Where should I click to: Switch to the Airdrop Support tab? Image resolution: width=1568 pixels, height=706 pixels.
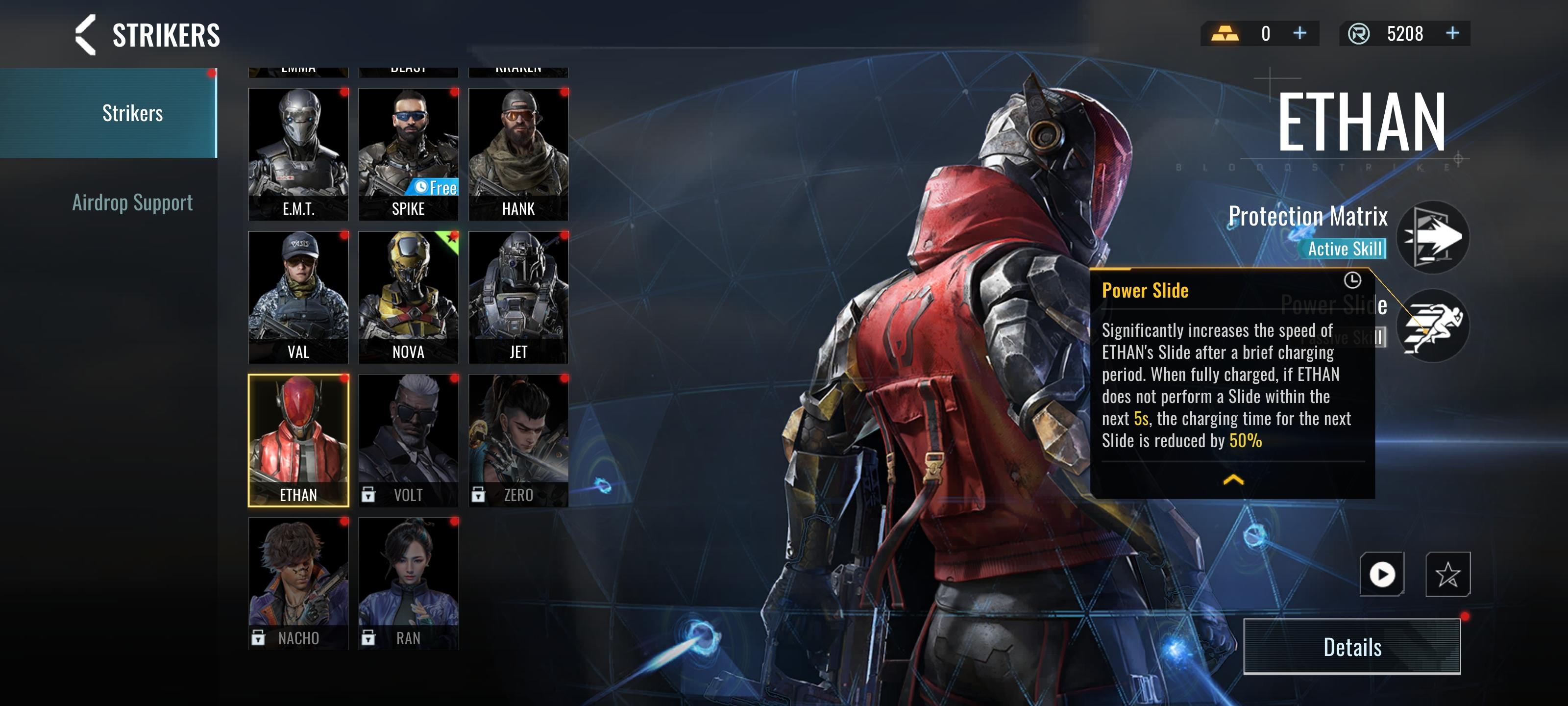(132, 202)
